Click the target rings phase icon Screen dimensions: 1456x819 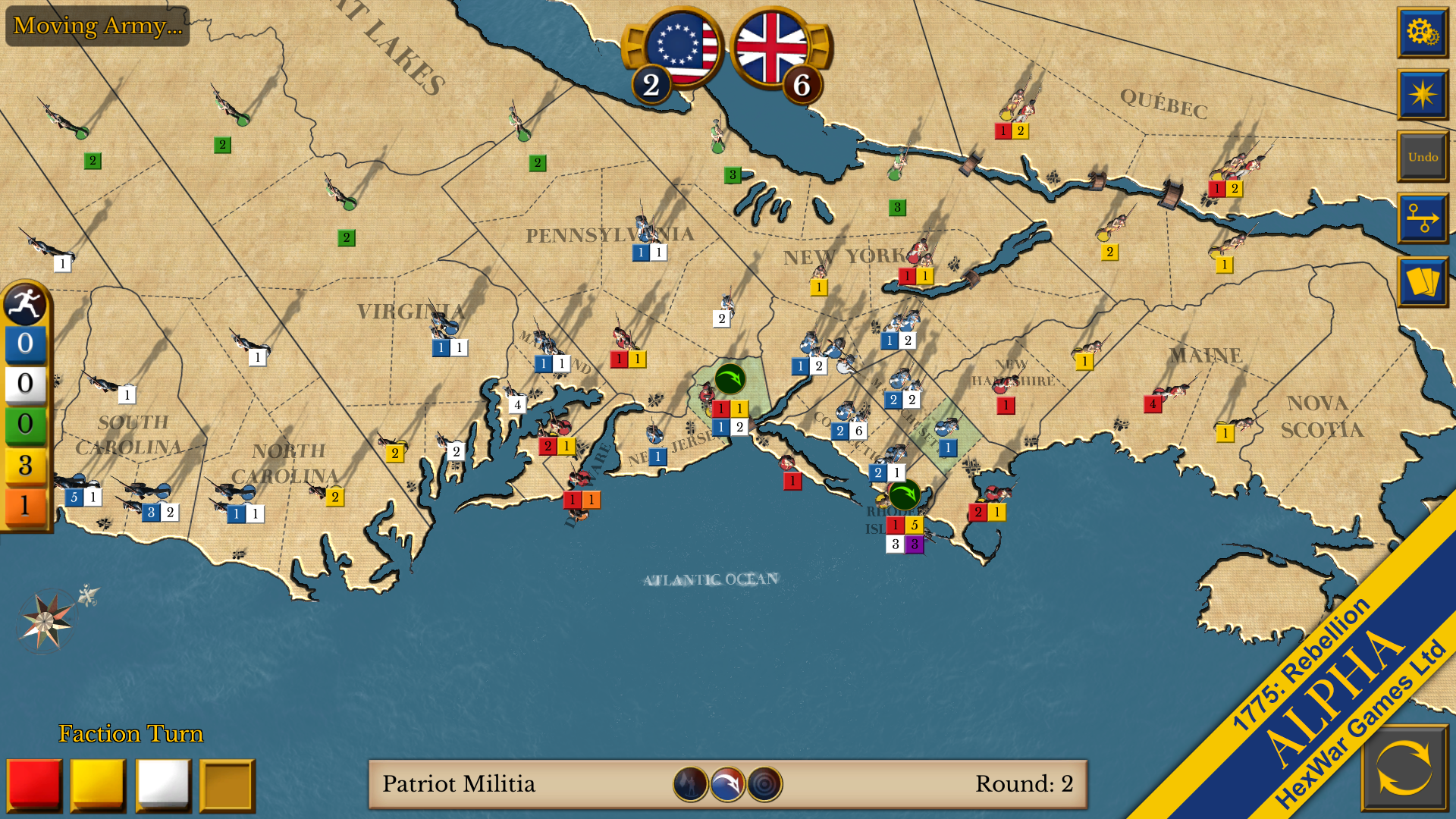pos(764,784)
